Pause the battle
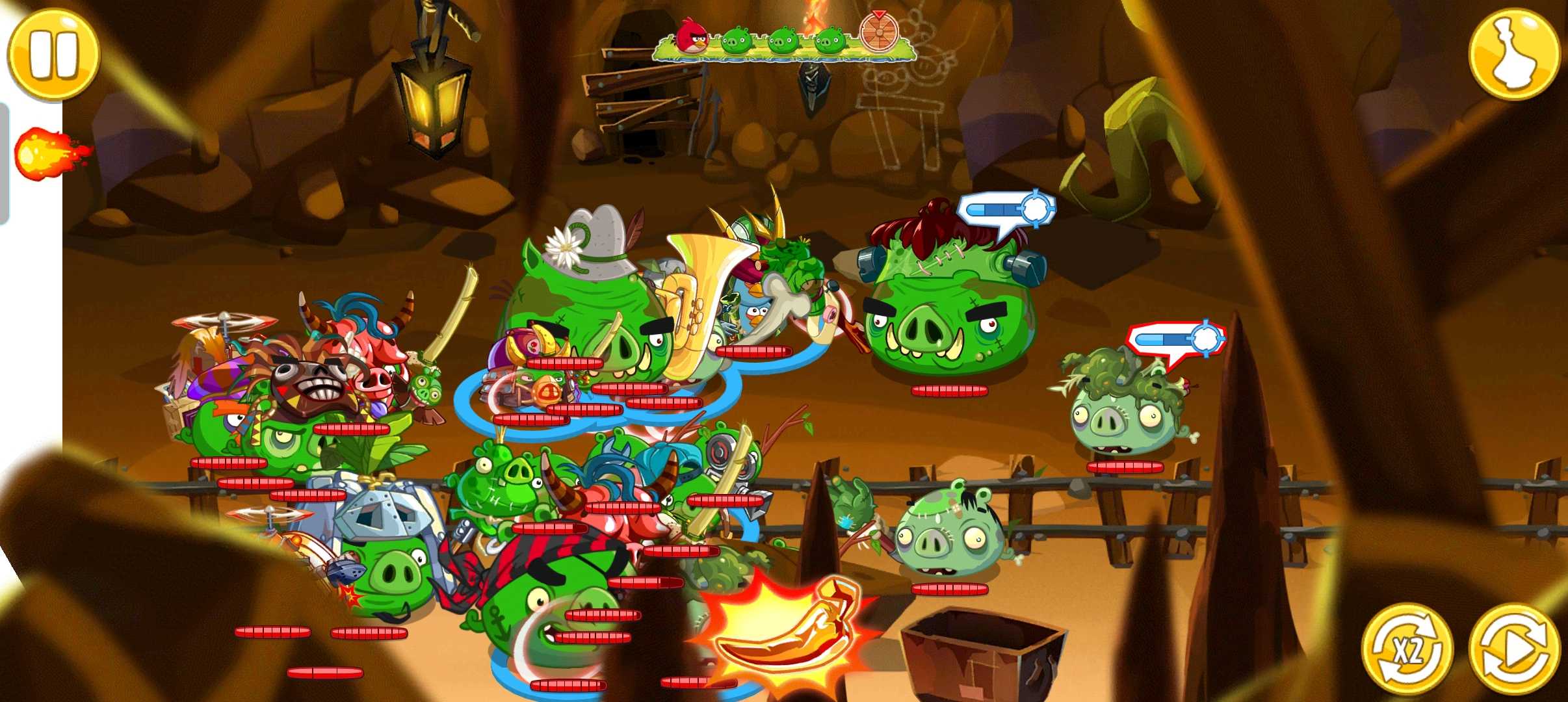Screen dimensions: 1568x702 point(53,55)
